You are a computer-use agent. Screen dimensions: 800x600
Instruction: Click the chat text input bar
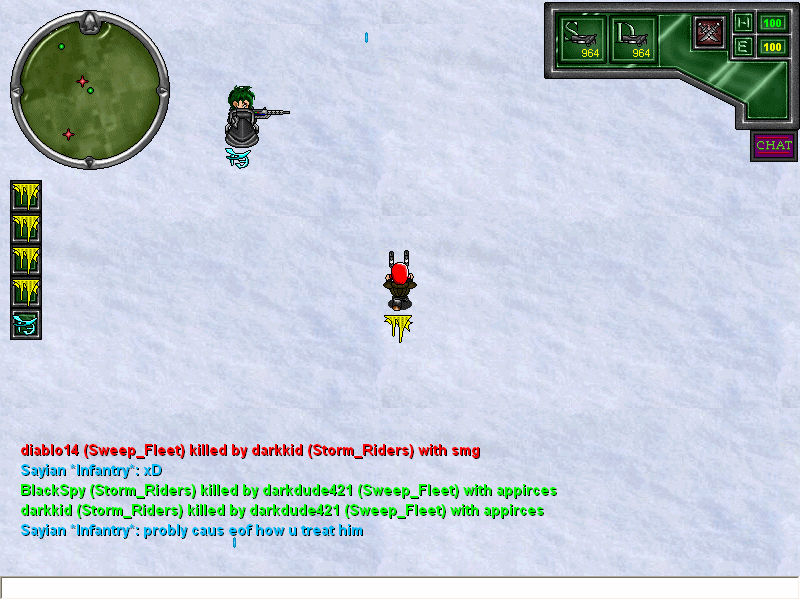coord(400,588)
